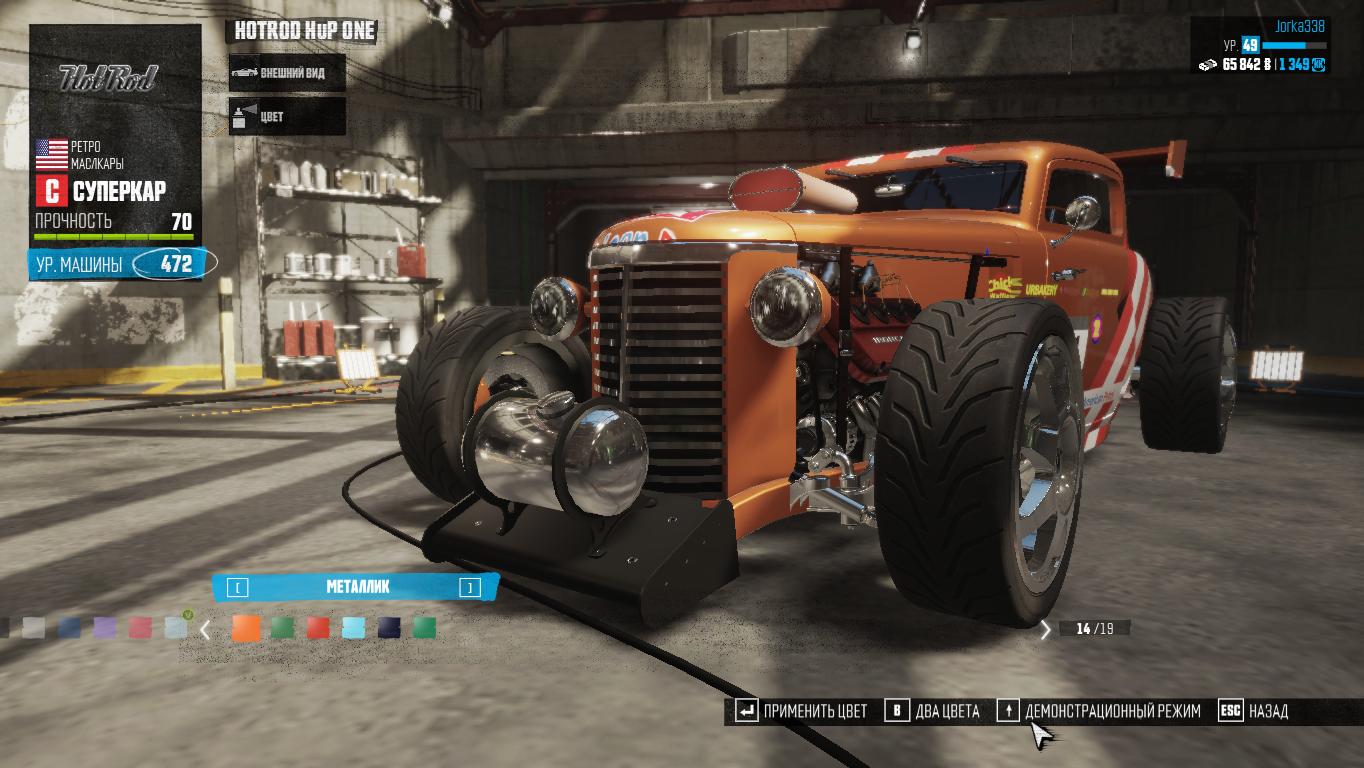Pick the lavender purple paint swatch
This screenshot has width=1364, height=768.
click(x=105, y=628)
